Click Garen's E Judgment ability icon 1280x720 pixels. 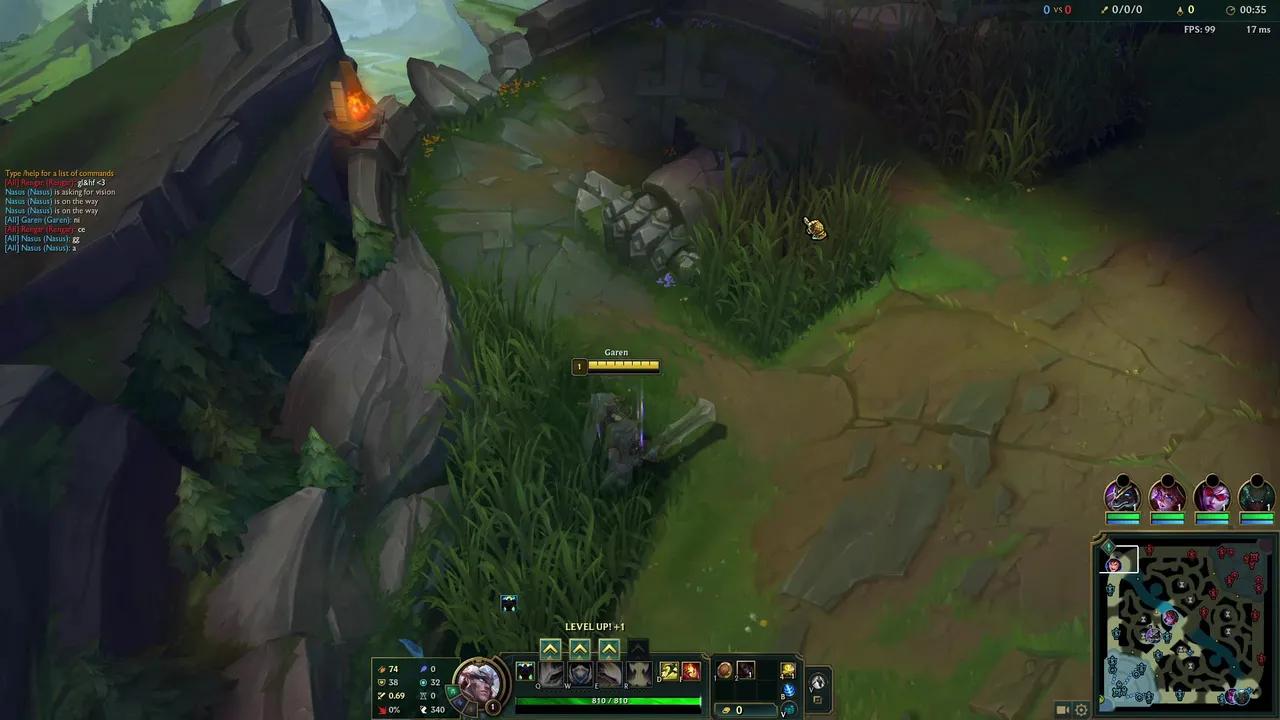click(608, 674)
